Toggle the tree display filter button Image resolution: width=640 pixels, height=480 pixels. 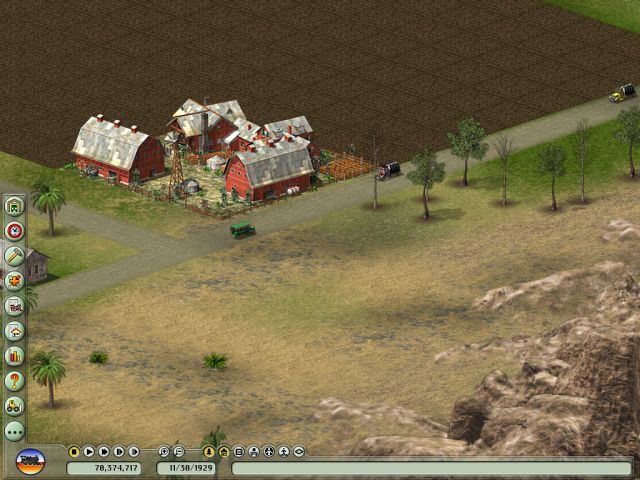[209, 452]
